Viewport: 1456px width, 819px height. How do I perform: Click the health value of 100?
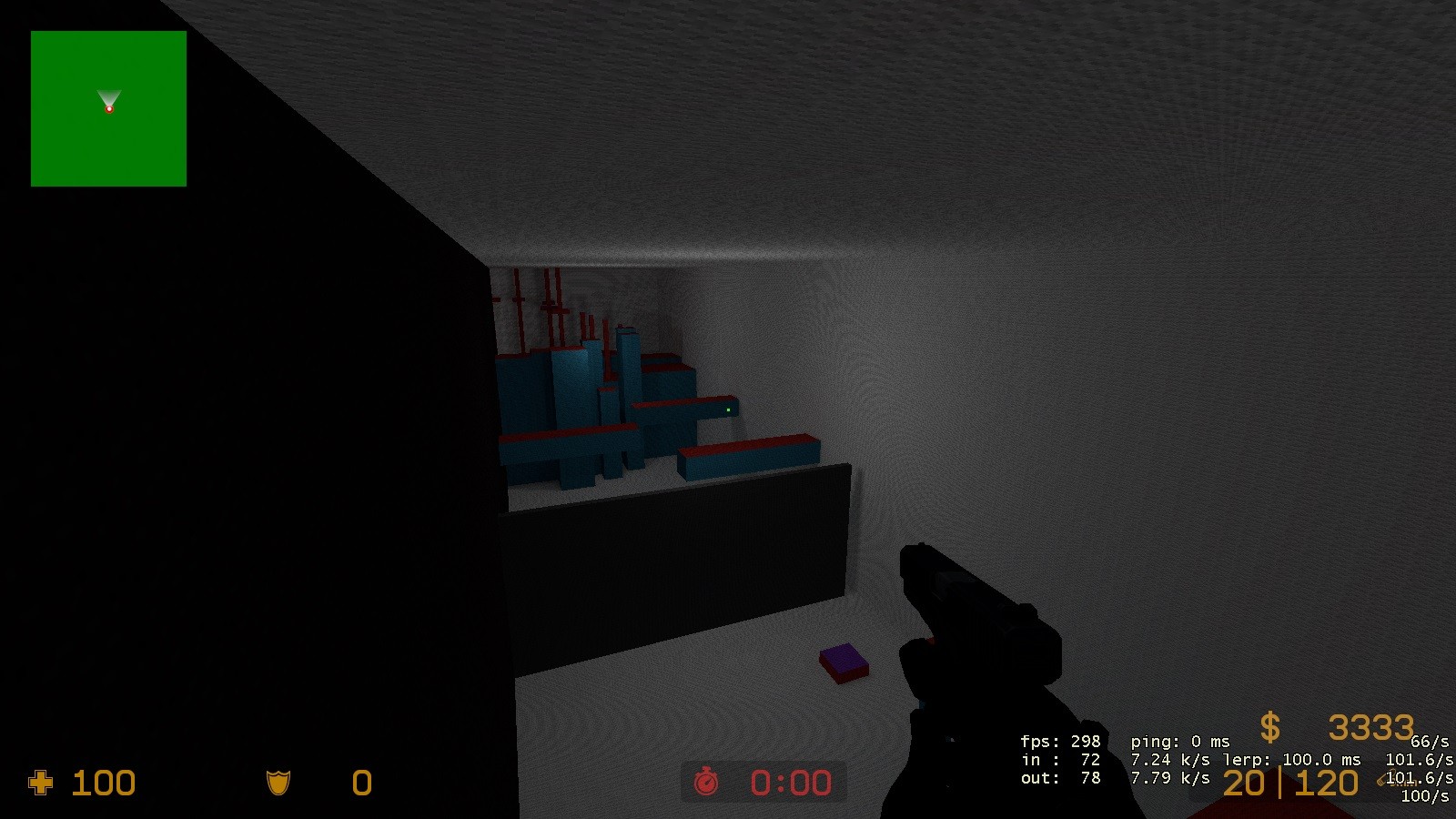(103, 784)
